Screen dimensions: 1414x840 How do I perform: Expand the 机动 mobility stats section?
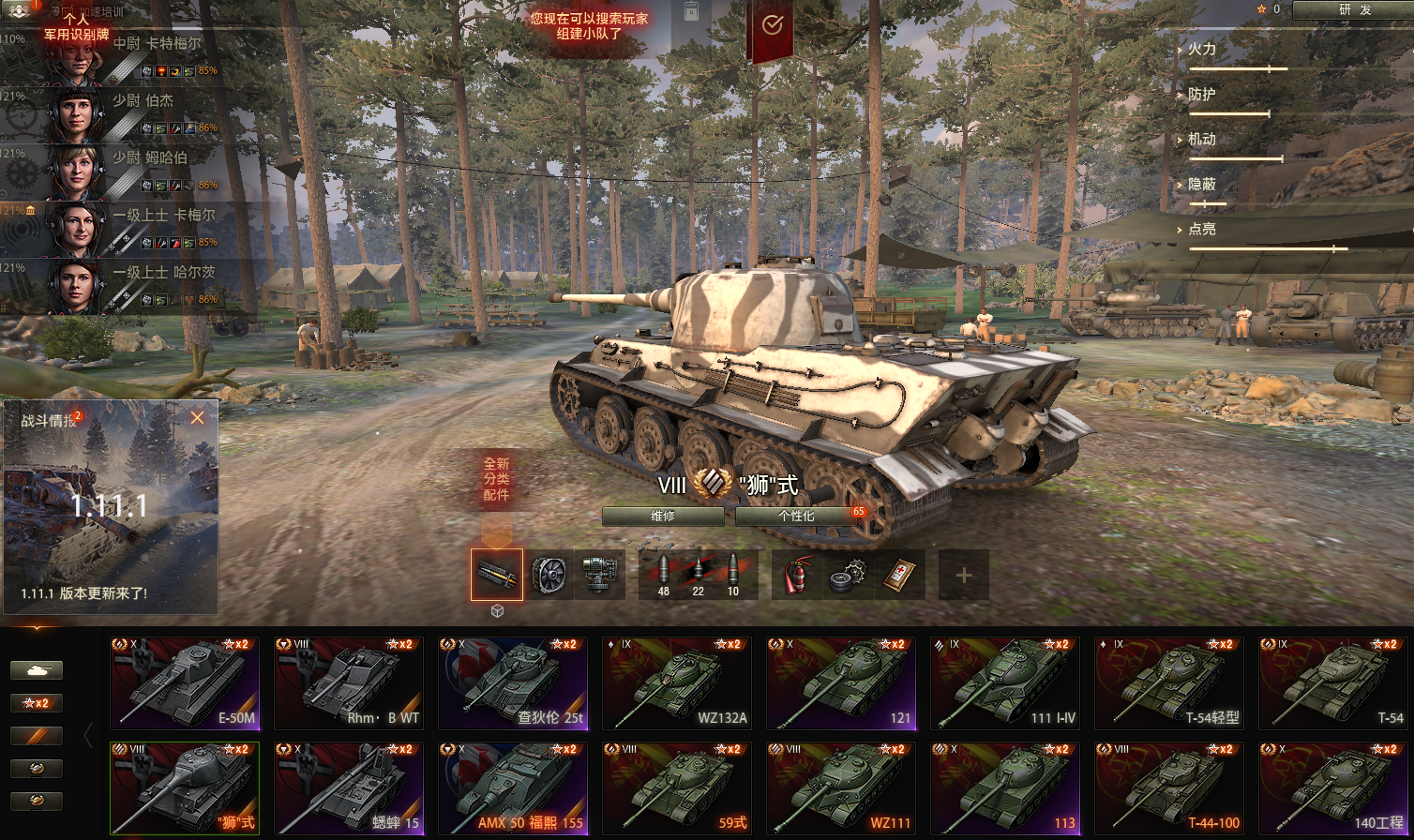[x=1203, y=139]
